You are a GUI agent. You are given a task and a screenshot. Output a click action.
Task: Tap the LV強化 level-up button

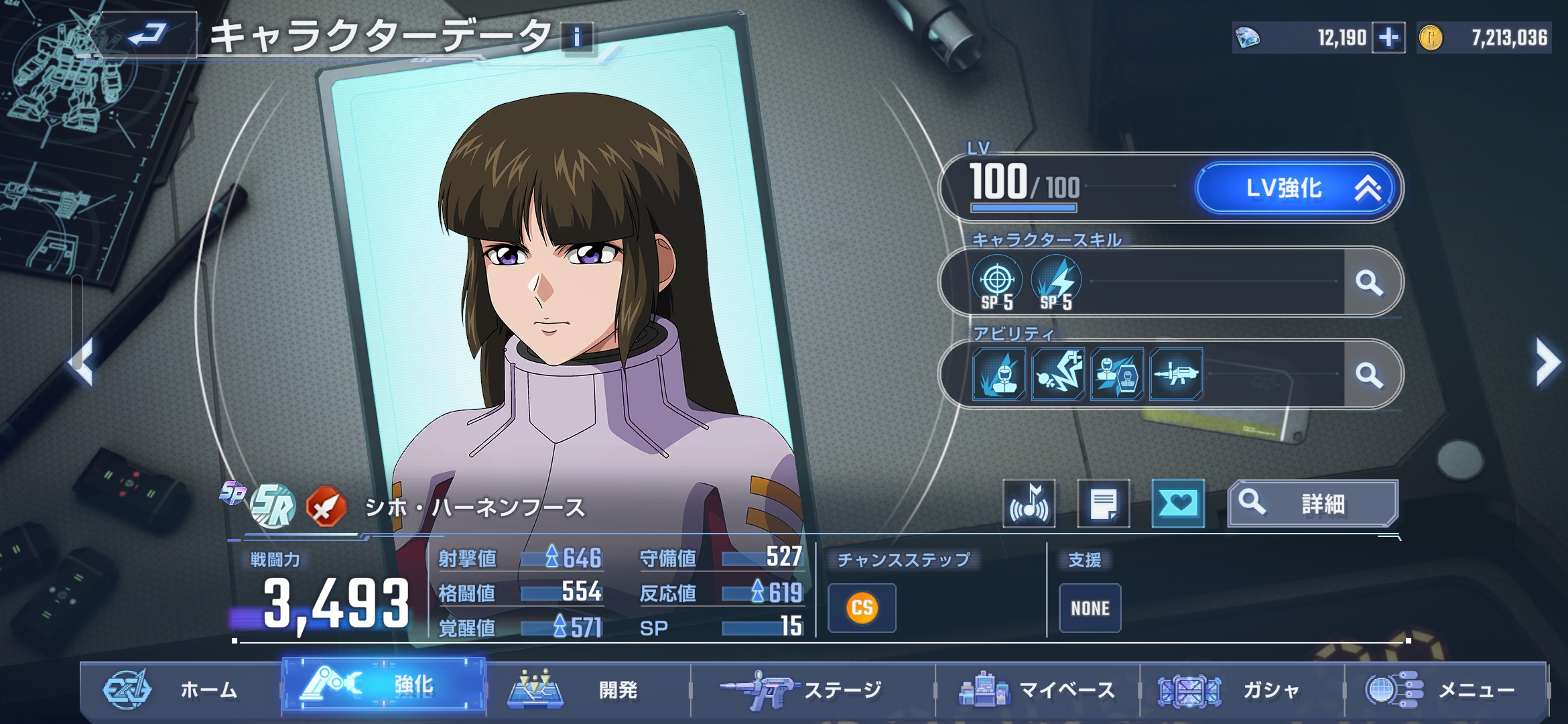point(1296,188)
